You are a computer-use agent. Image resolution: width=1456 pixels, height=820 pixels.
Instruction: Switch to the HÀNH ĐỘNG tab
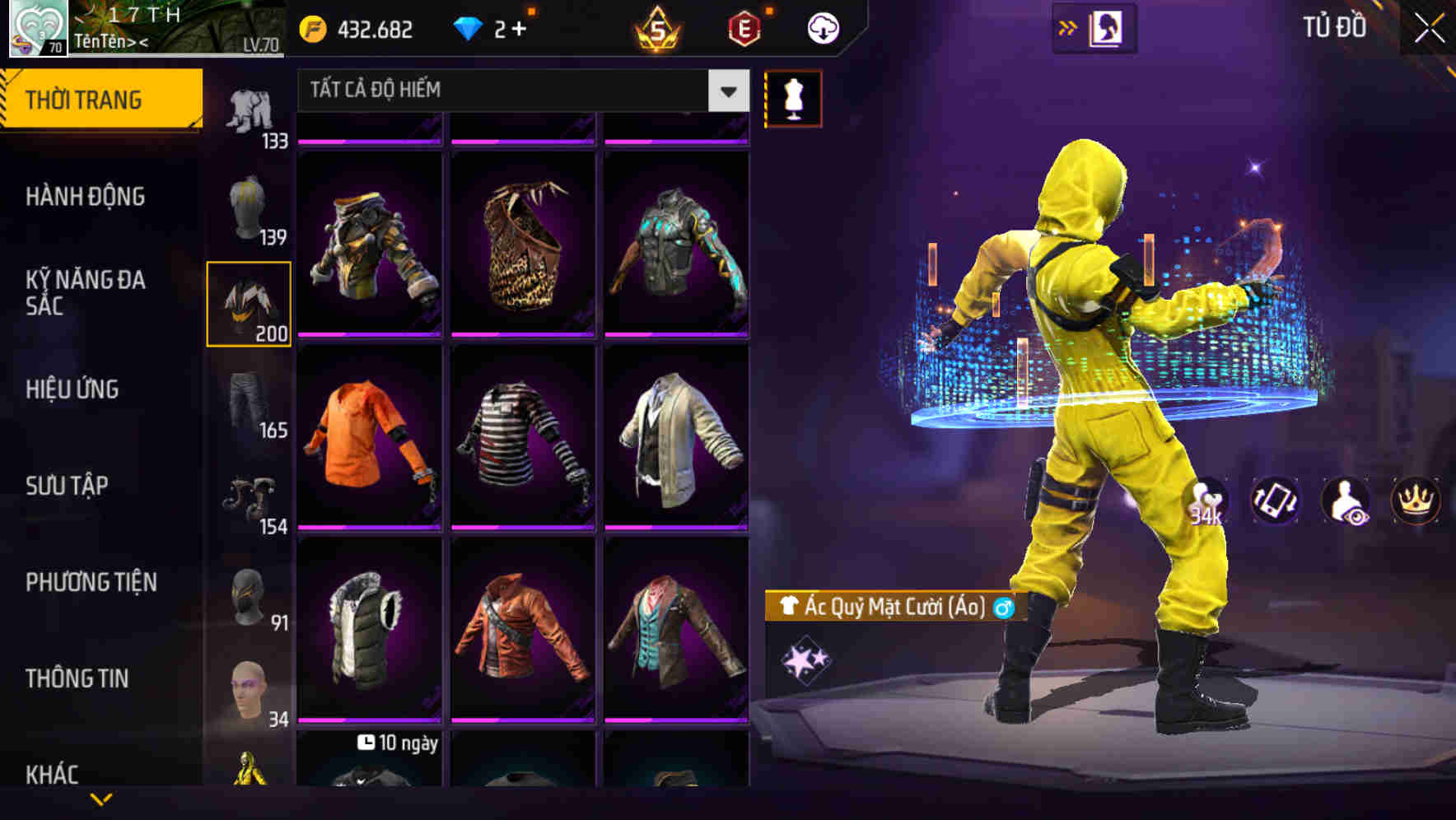84,197
